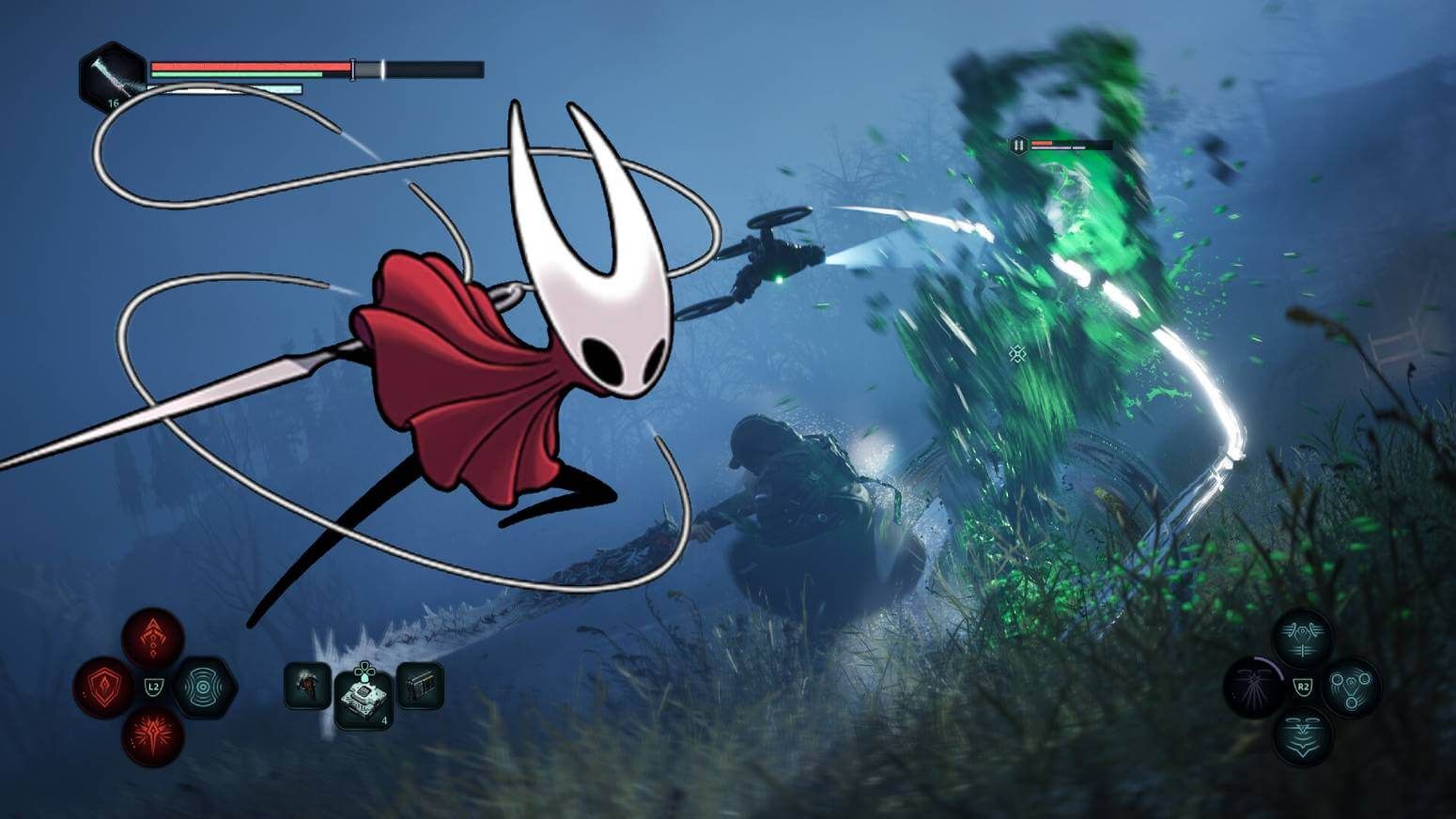Viewport: 1456px width, 819px height.
Task: Click the R2 button prompt at the right wheel's center
Action: tap(1302, 686)
